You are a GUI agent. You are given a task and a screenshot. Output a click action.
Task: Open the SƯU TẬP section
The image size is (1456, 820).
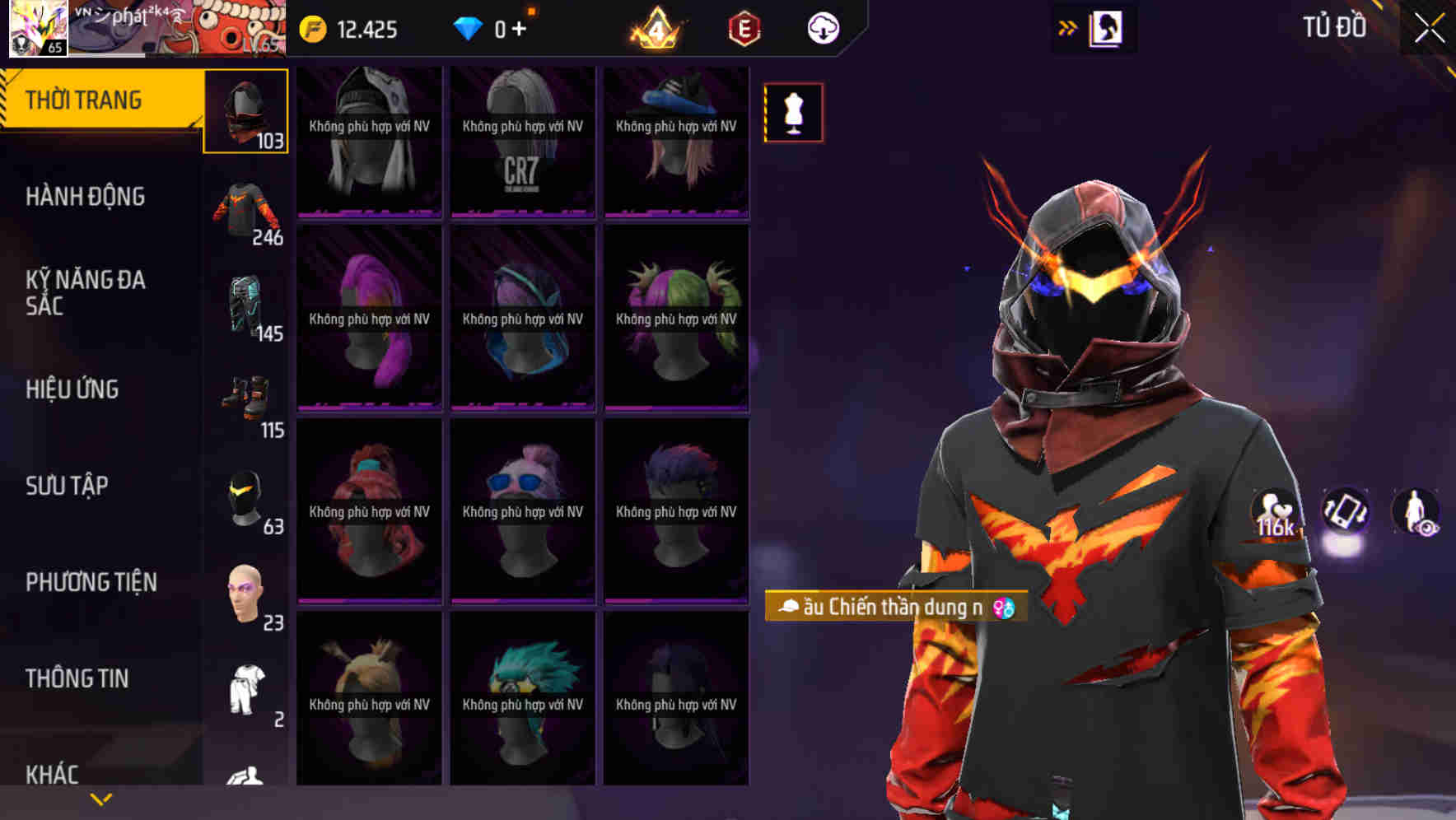coord(65,486)
